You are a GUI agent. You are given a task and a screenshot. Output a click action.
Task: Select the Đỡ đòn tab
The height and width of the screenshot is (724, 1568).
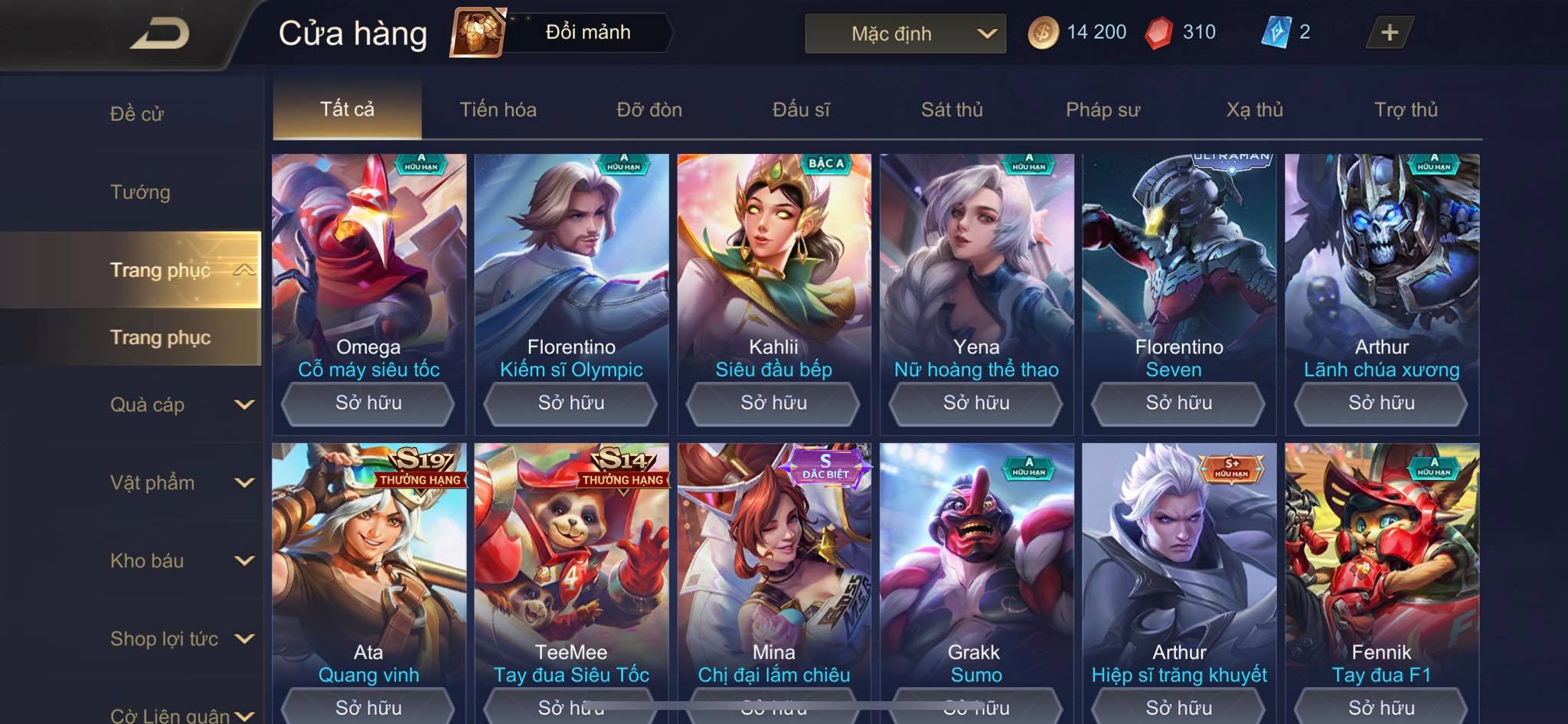[x=649, y=109]
